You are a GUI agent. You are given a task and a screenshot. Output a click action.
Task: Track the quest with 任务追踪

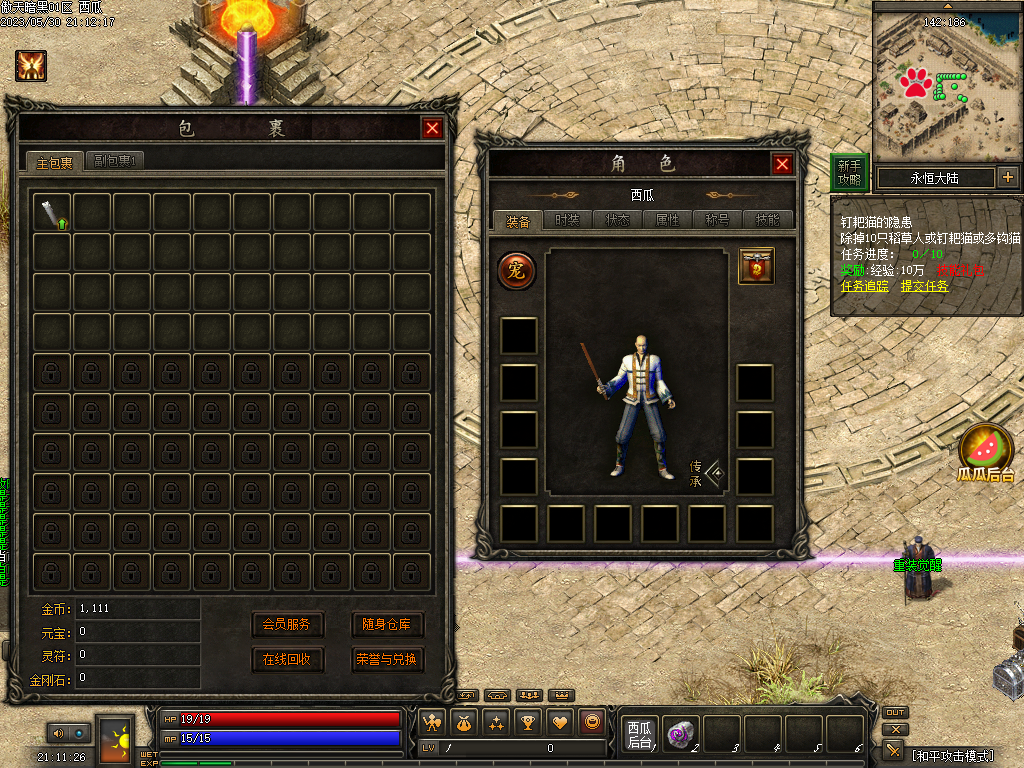[865, 286]
